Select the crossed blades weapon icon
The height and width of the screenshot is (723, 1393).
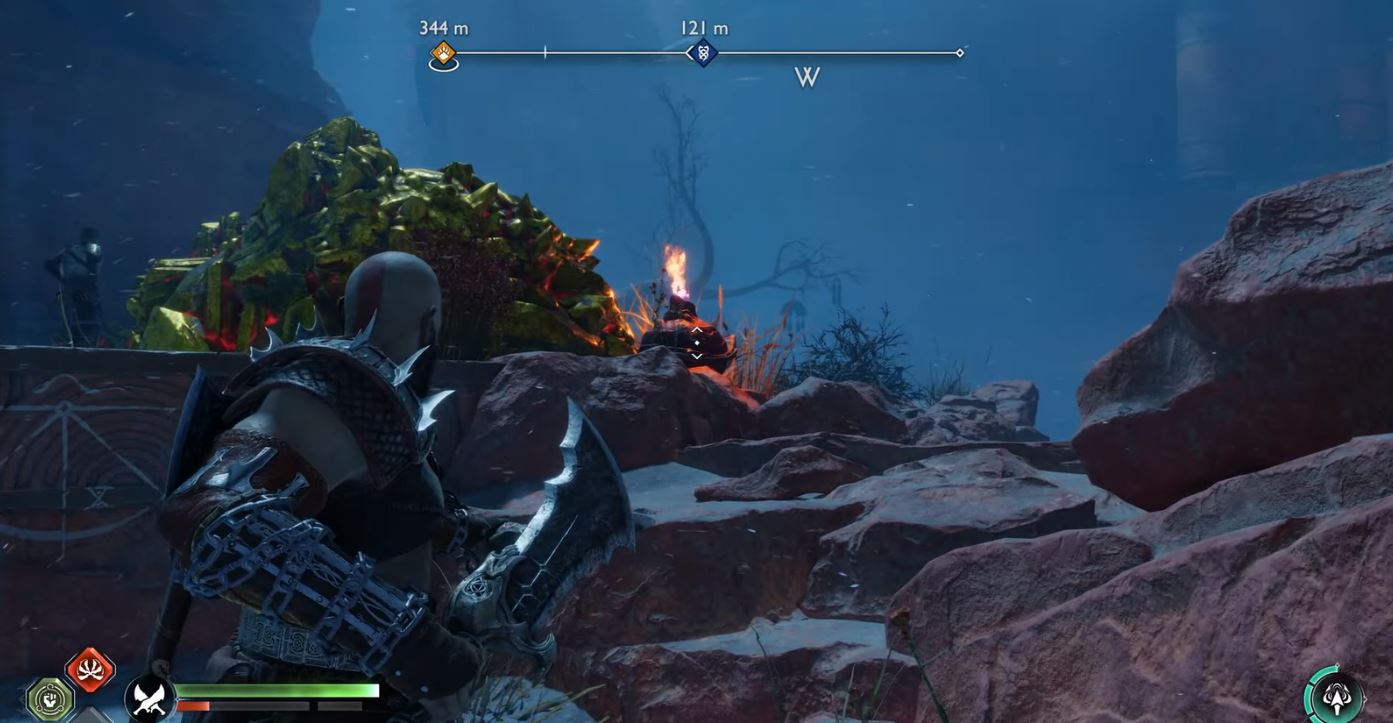tap(150, 697)
